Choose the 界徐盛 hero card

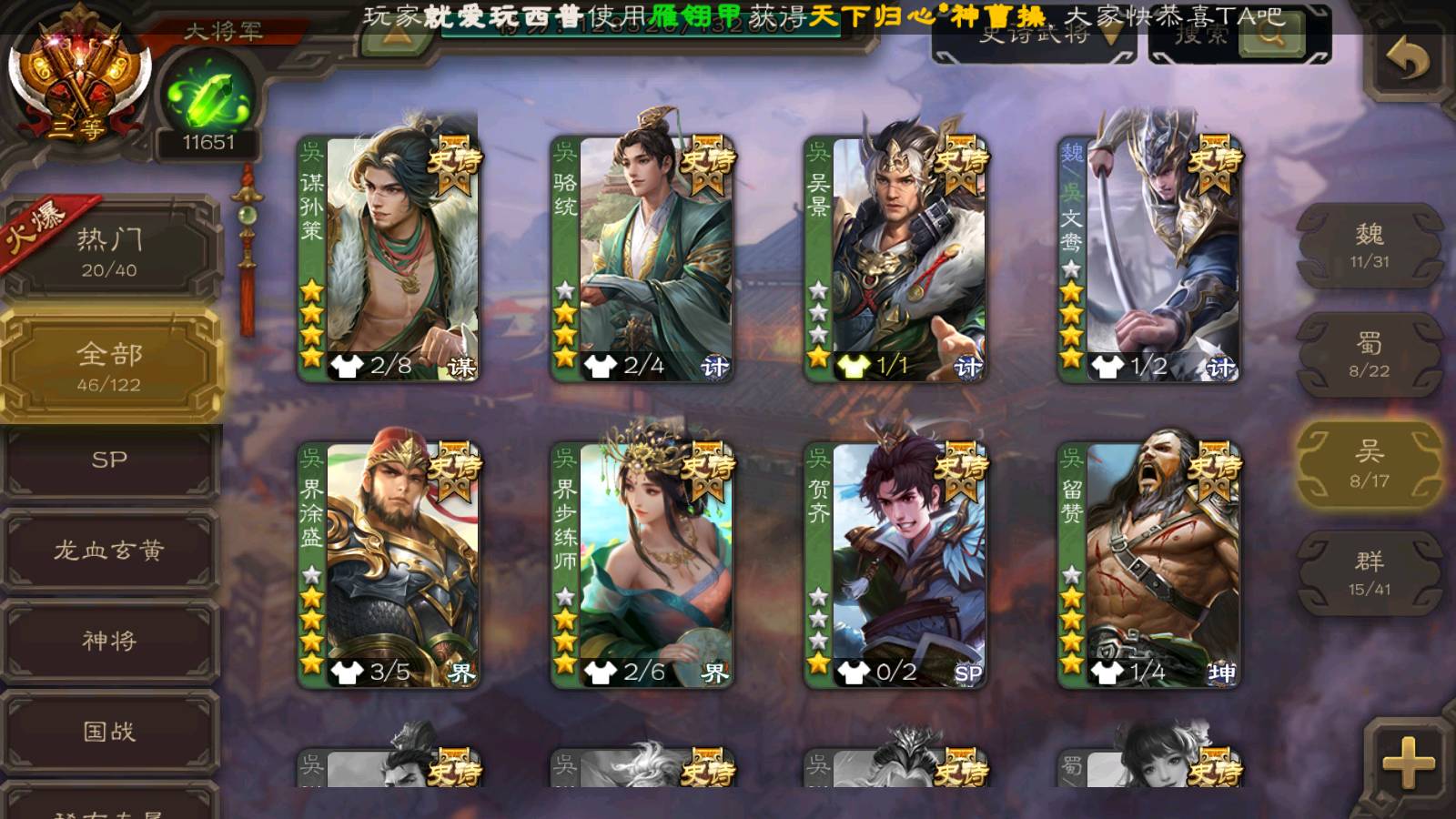click(x=389, y=564)
